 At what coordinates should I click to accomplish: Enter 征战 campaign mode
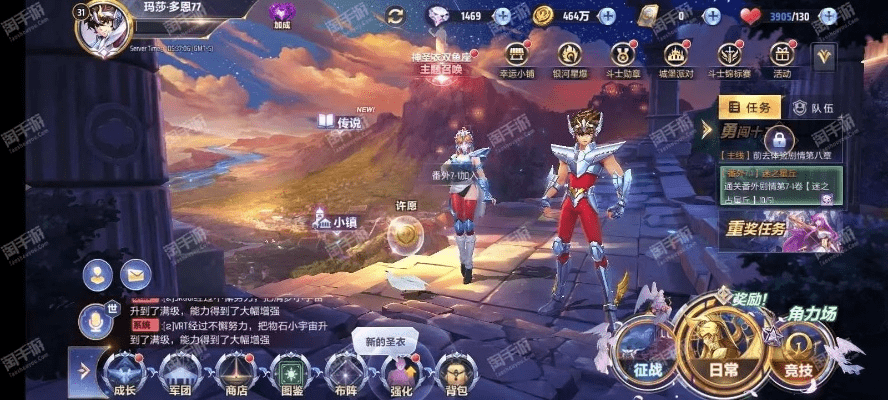coord(648,351)
